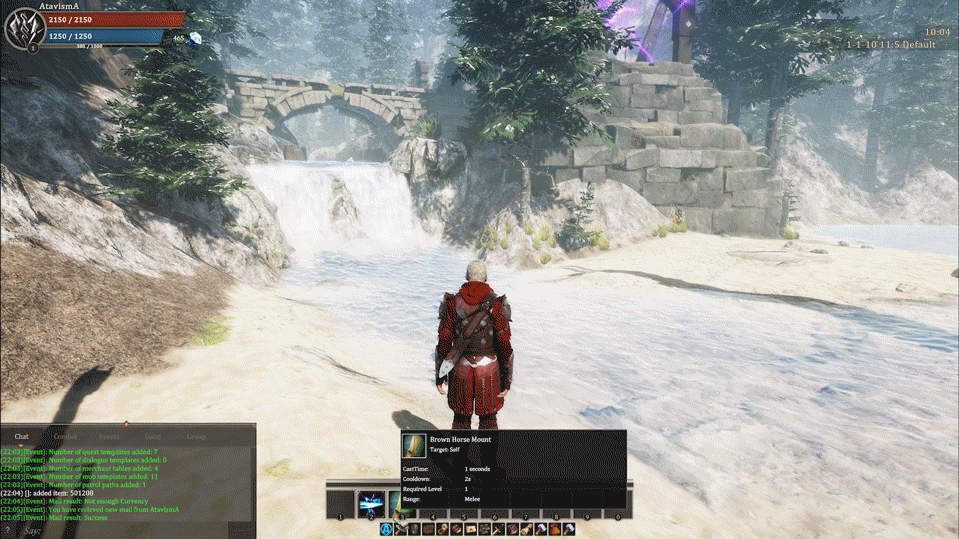Image resolution: width=959 pixels, height=539 pixels.
Task: Click the blue diamond currency gem
Action: [195, 39]
